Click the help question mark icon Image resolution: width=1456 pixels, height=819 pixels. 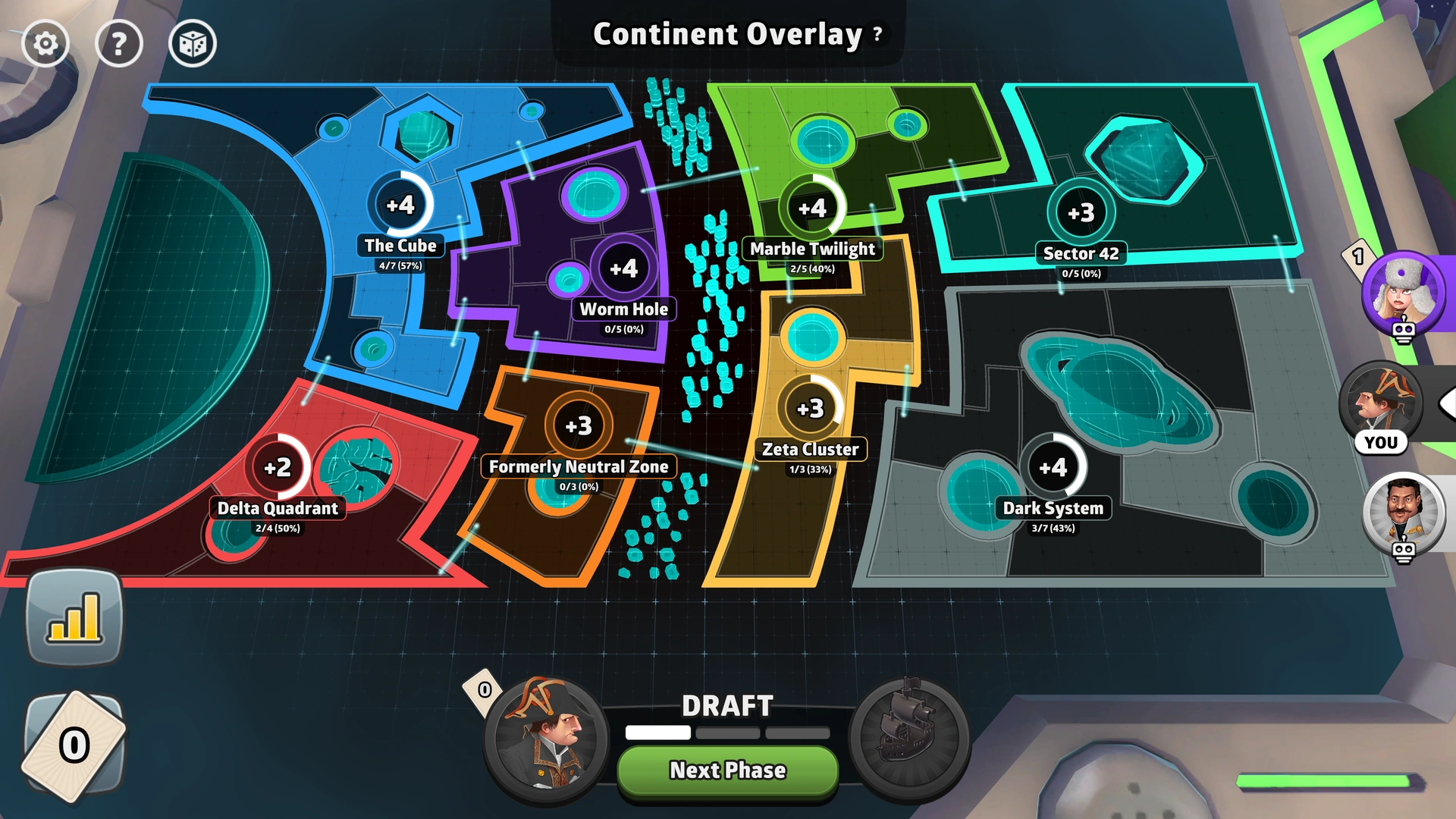(x=119, y=43)
